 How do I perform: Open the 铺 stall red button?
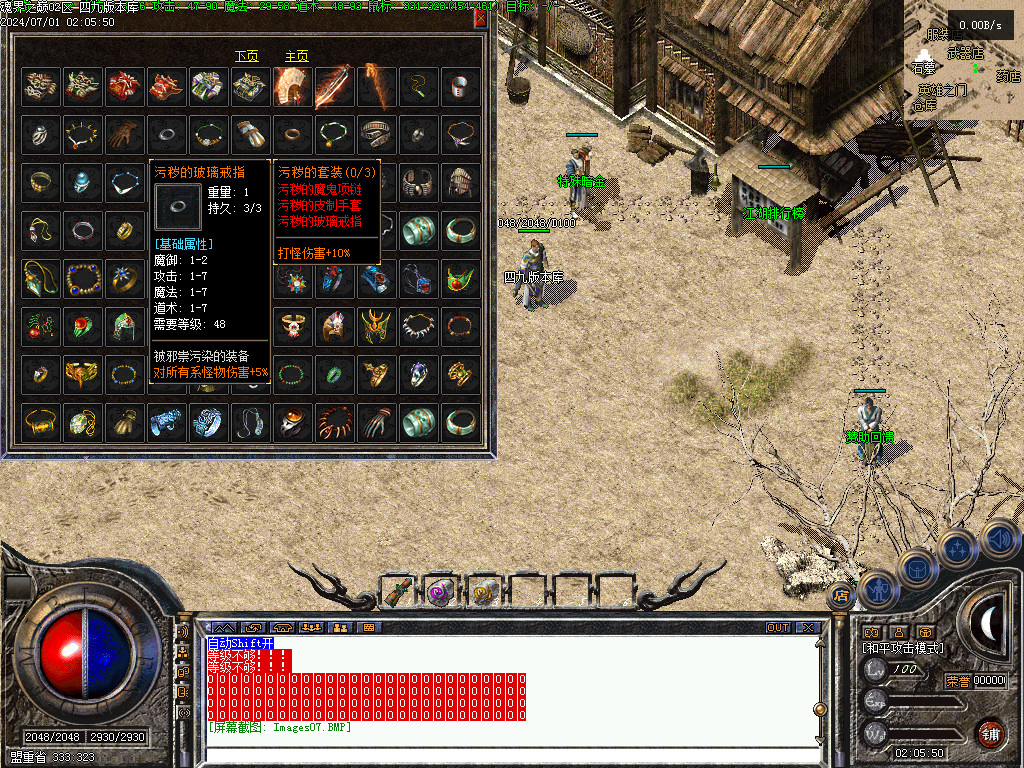pos(990,733)
